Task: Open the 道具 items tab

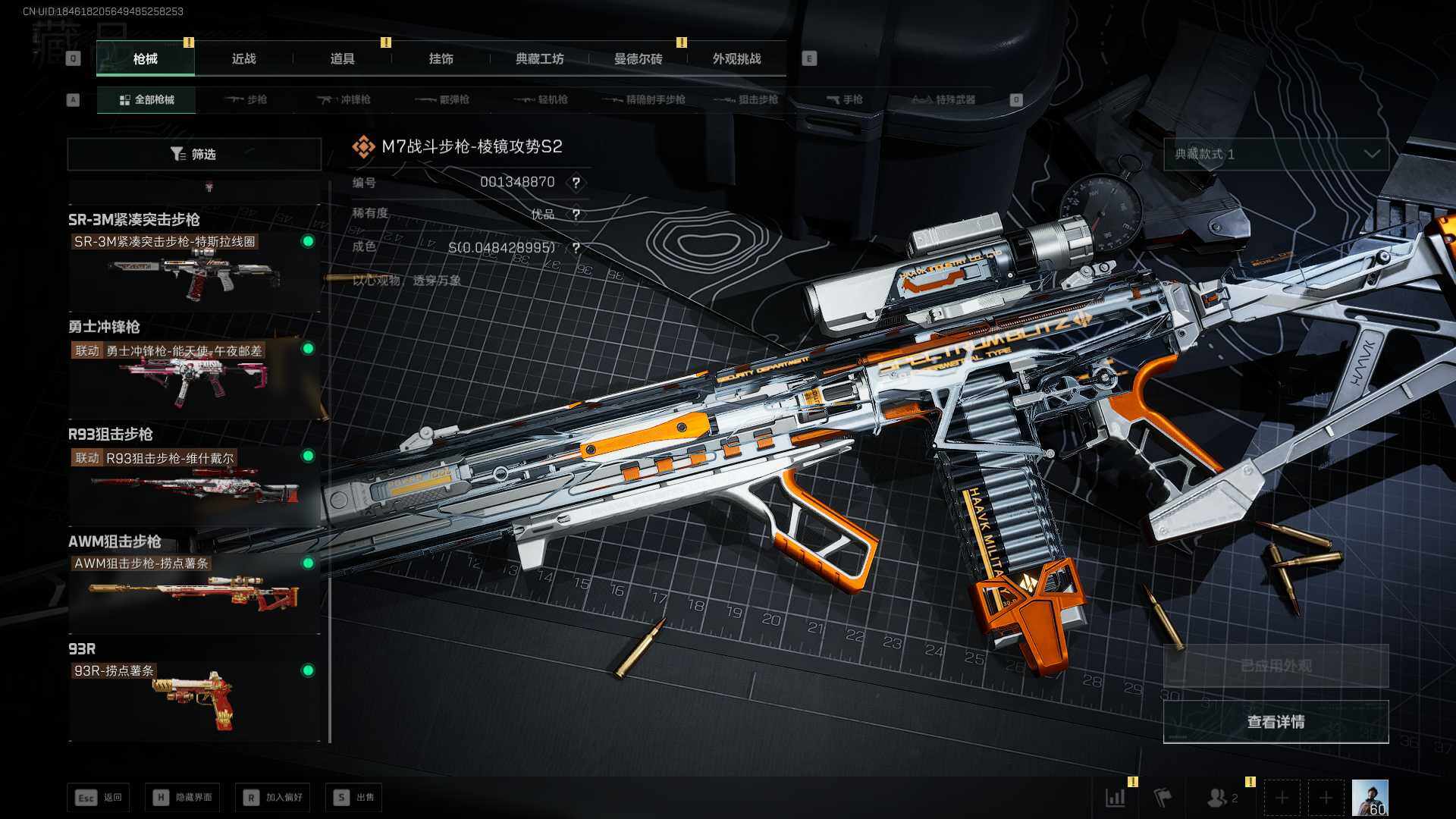Action: pyautogui.click(x=342, y=58)
